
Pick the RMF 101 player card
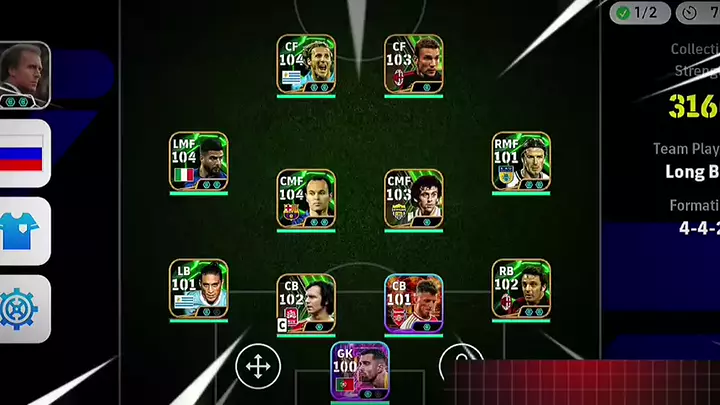pos(521,161)
